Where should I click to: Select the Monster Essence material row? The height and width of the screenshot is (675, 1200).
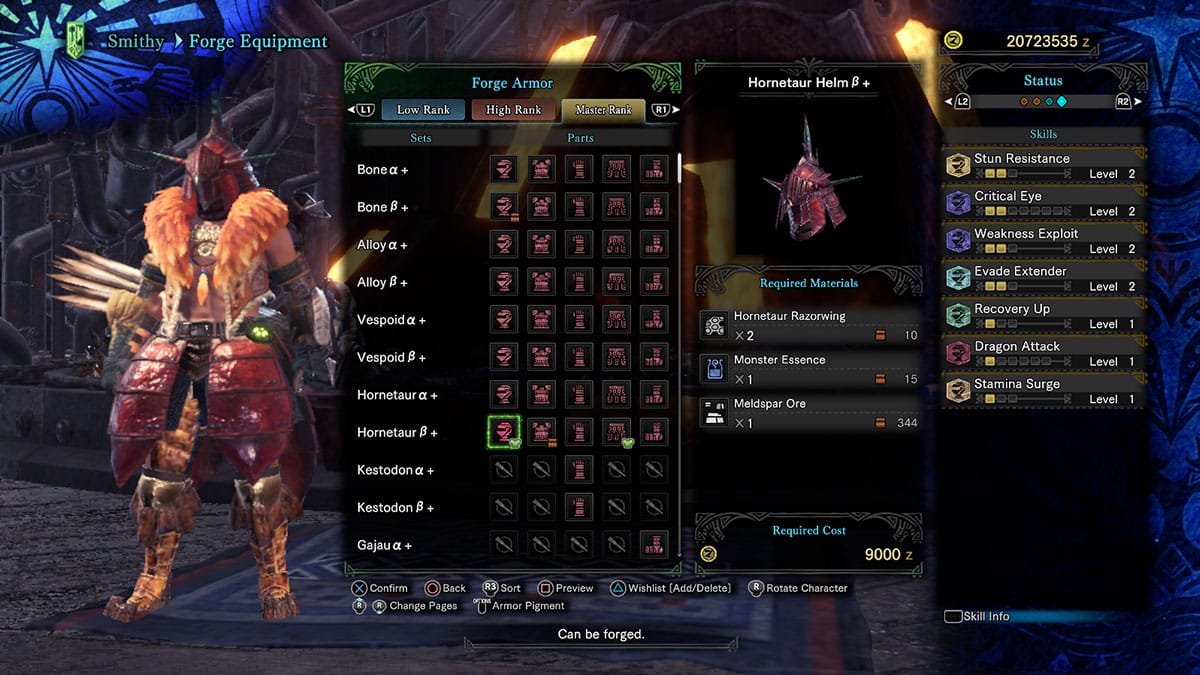809,369
